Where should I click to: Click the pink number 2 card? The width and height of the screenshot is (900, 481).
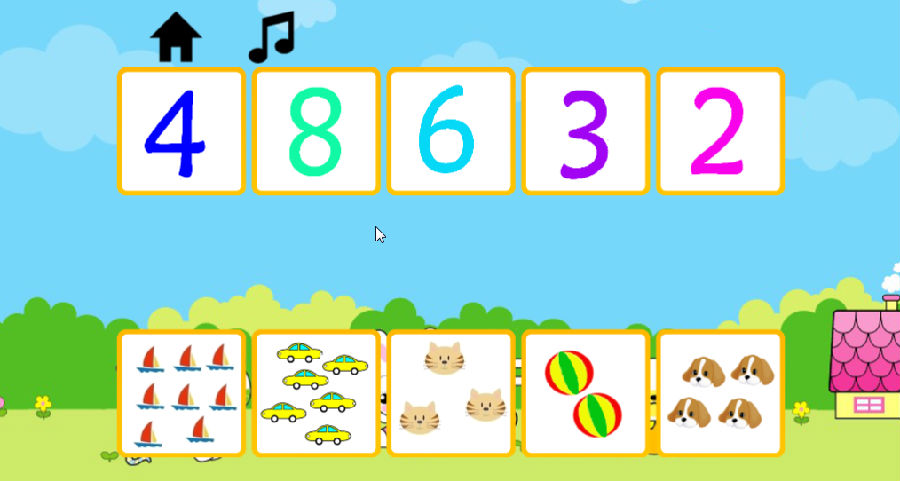[x=720, y=131]
